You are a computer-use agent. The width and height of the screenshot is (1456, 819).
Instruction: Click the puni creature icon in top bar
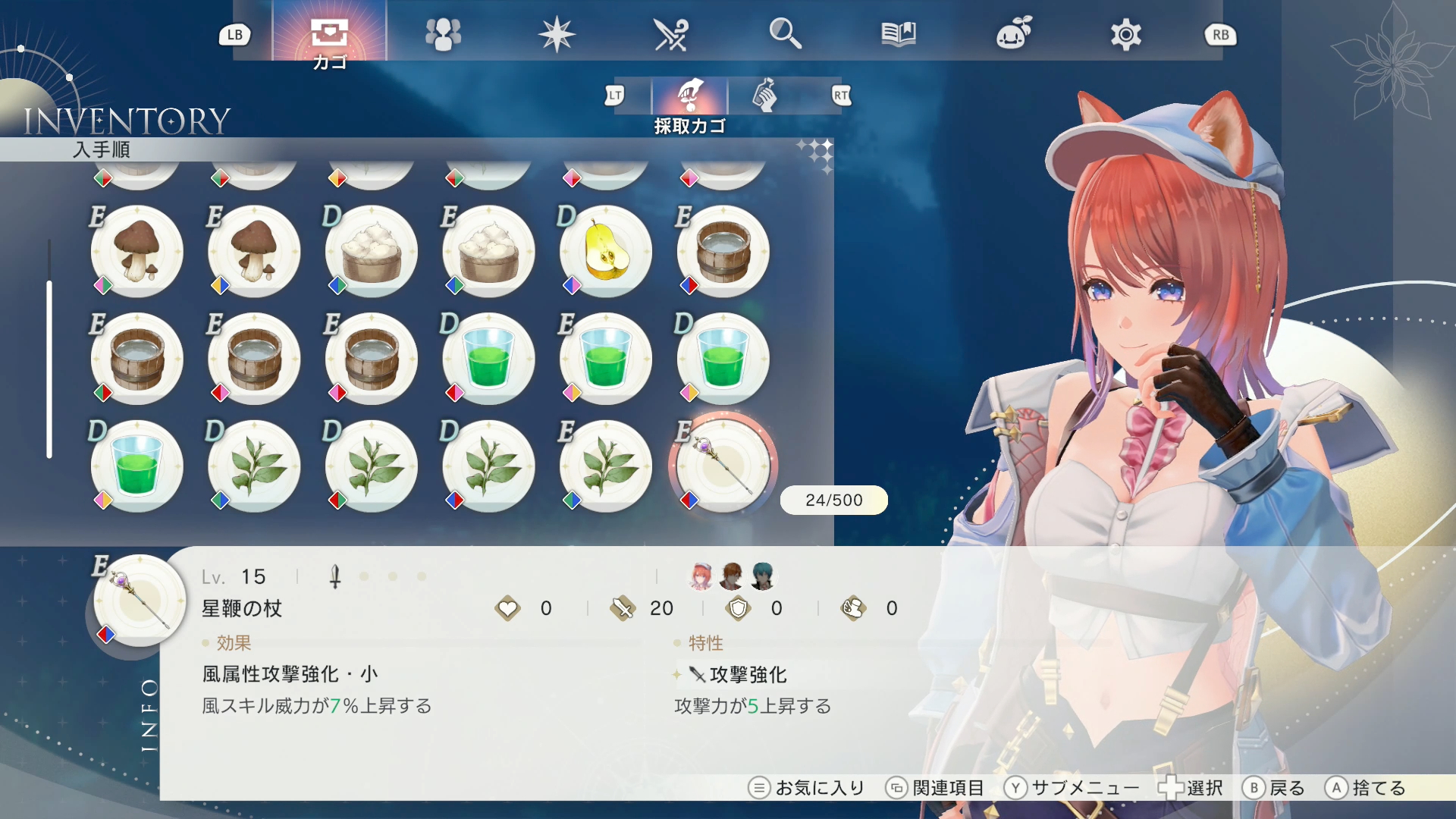(x=1012, y=33)
